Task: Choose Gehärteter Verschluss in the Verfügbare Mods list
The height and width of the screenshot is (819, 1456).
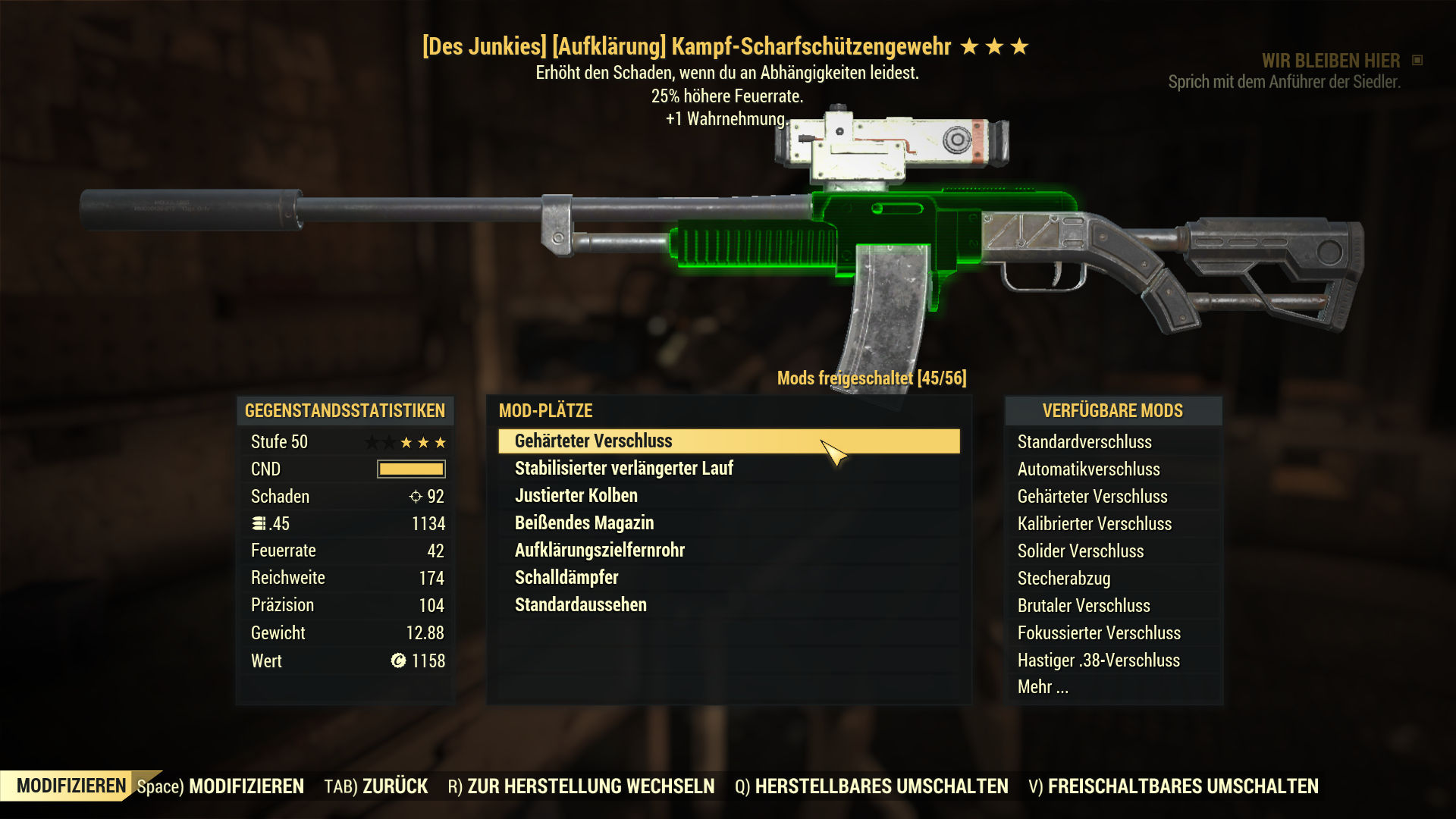Action: coord(1092,497)
